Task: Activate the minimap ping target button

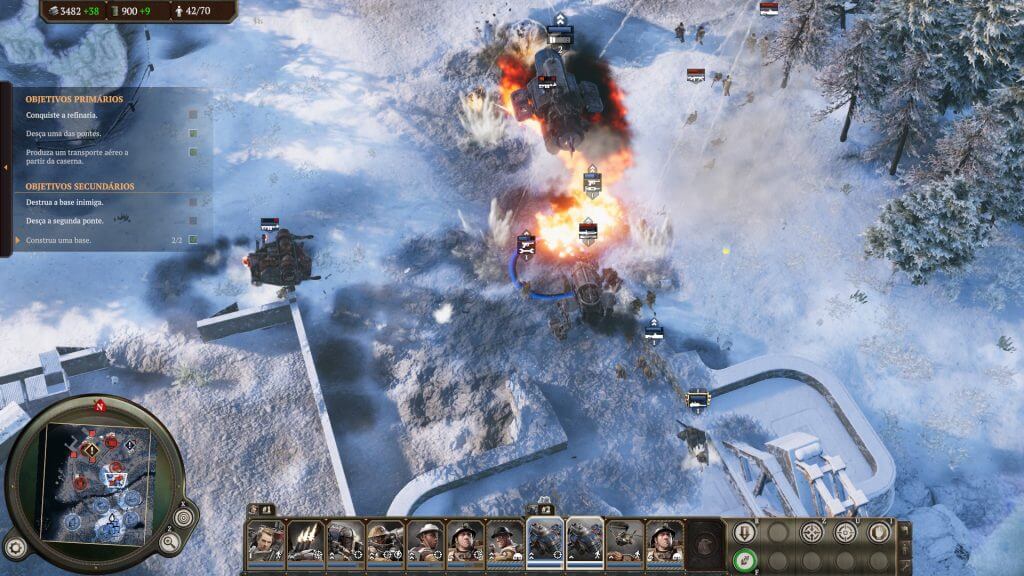Action: pos(184,517)
